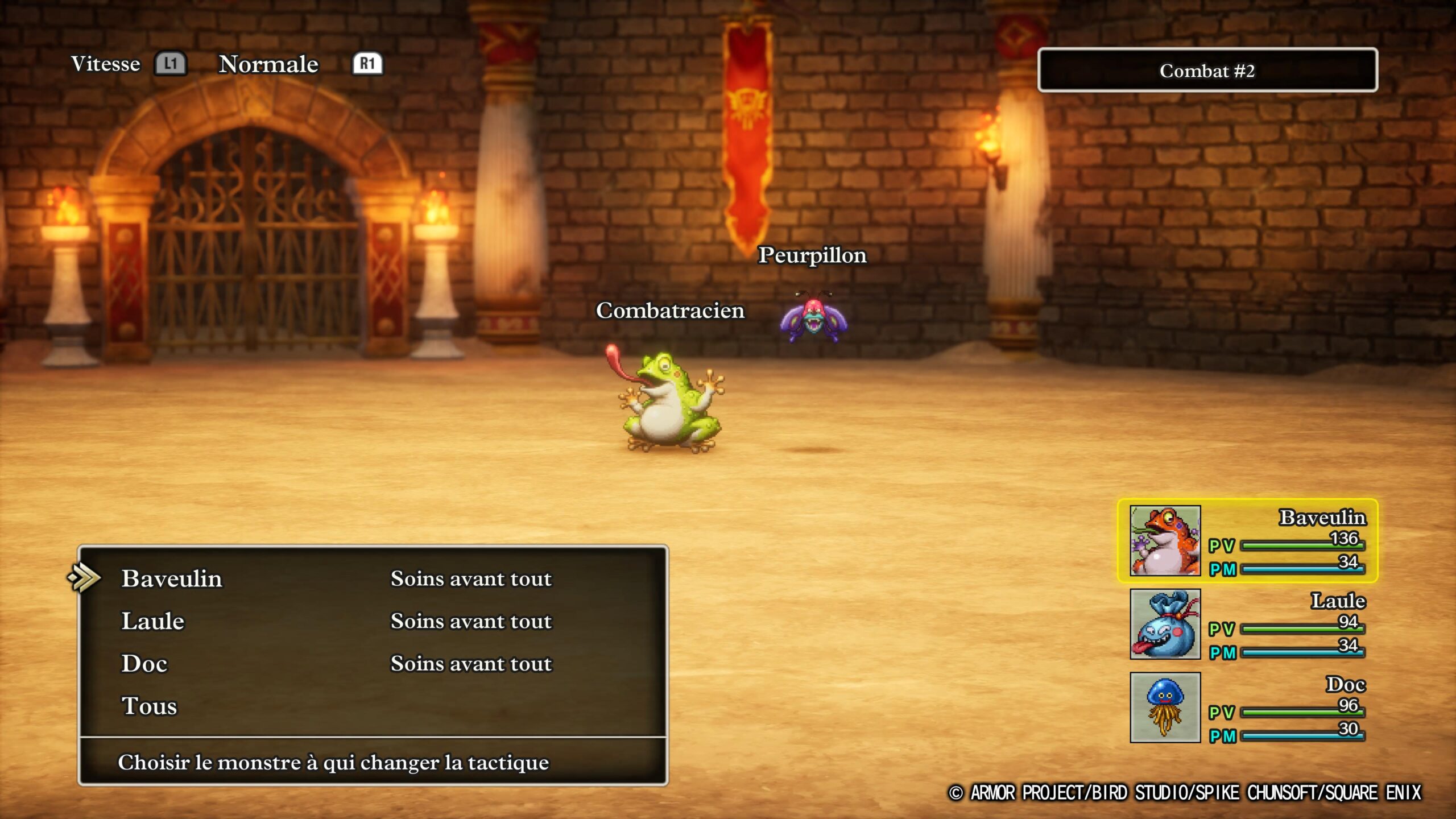This screenshot has width=1456, height=819.
Task: Open the tactic selector for Doc
Action: pos(144,663)
